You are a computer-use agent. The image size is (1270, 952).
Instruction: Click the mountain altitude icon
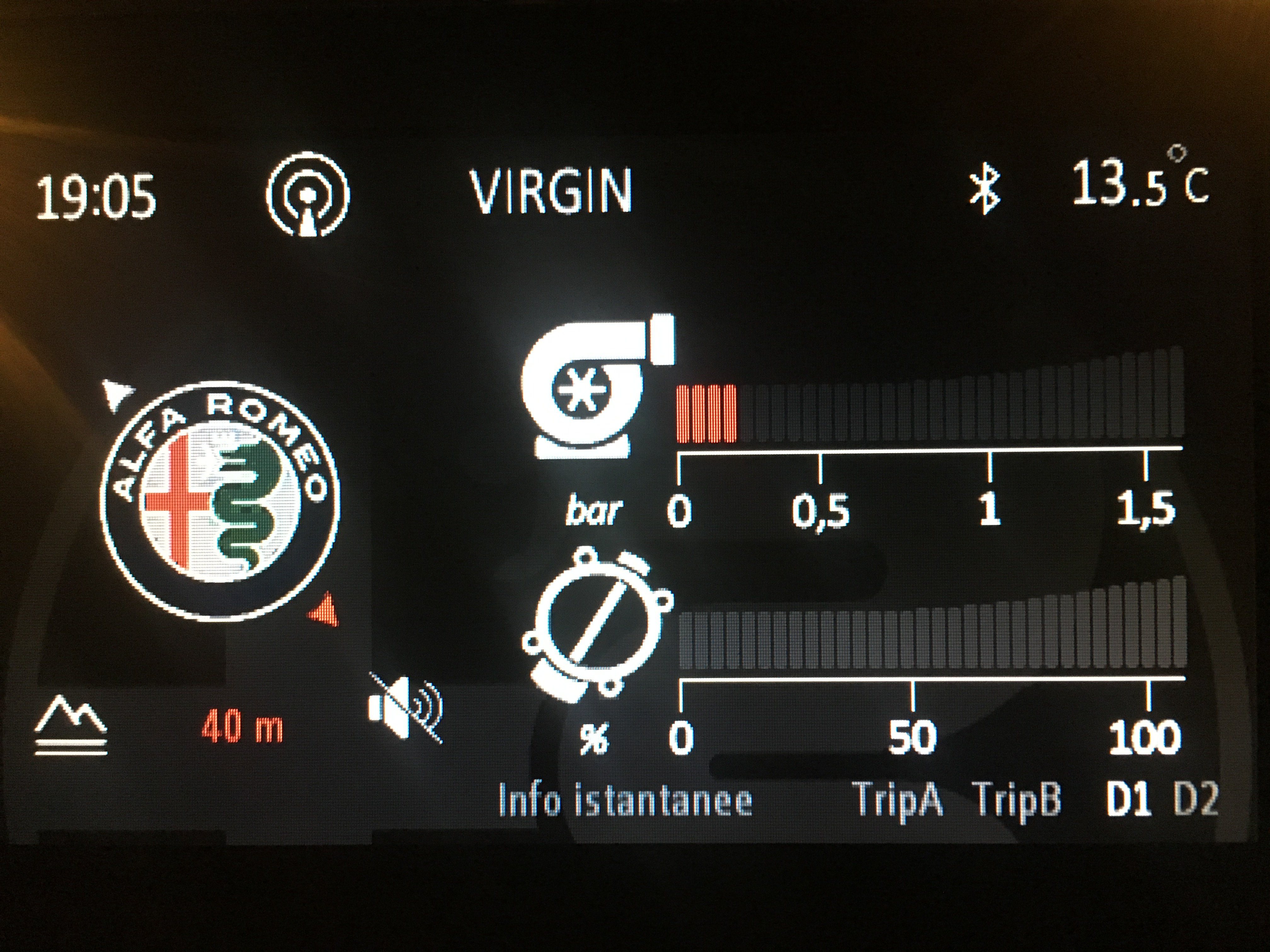click(x=71, y=724)
